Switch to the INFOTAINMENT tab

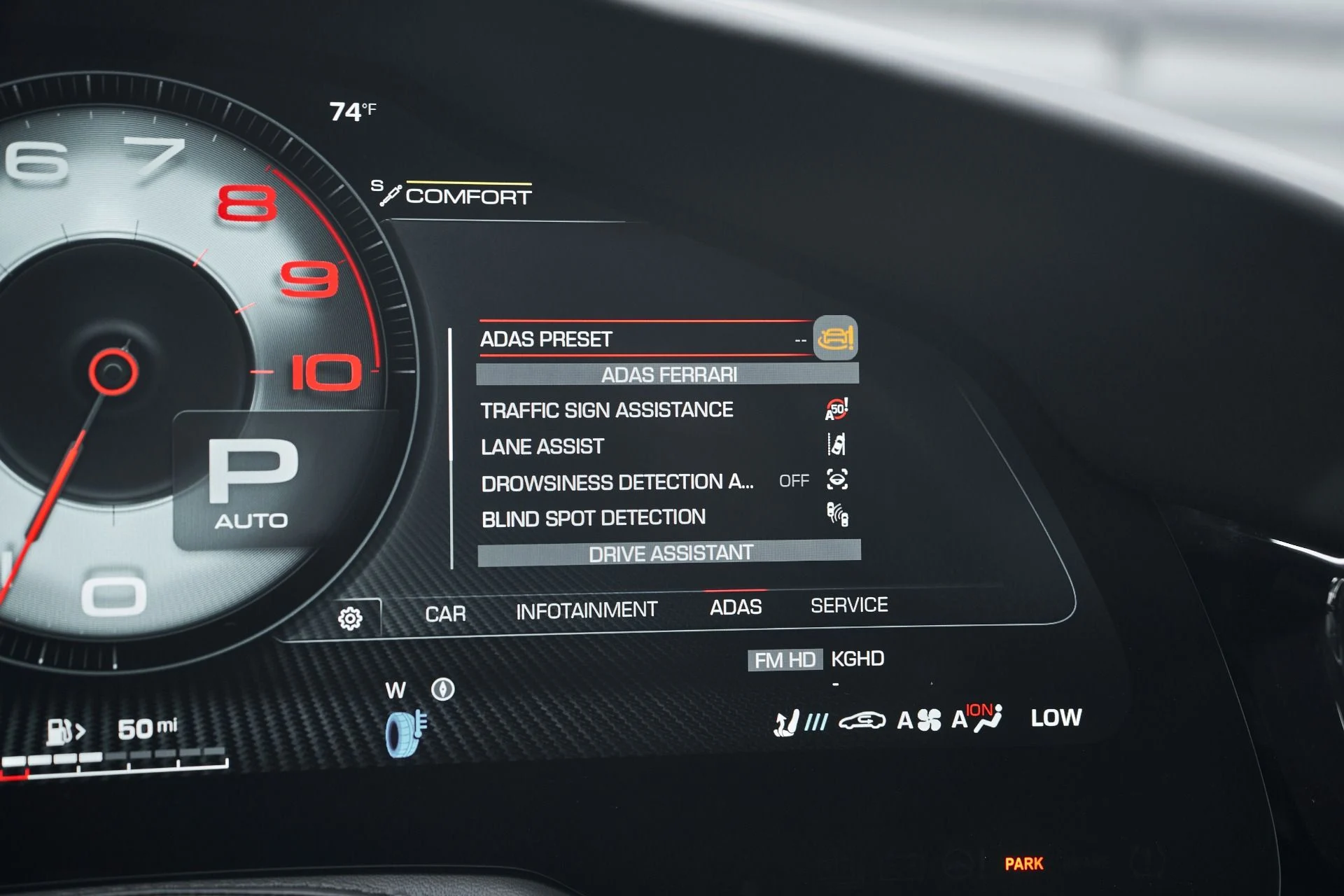click(587, 611)
